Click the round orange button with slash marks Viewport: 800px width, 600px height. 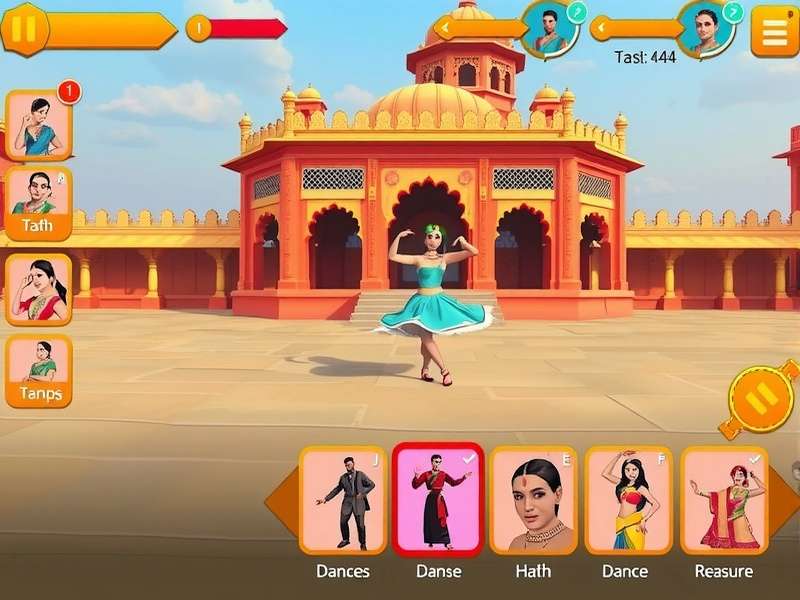tap(762, 401)
